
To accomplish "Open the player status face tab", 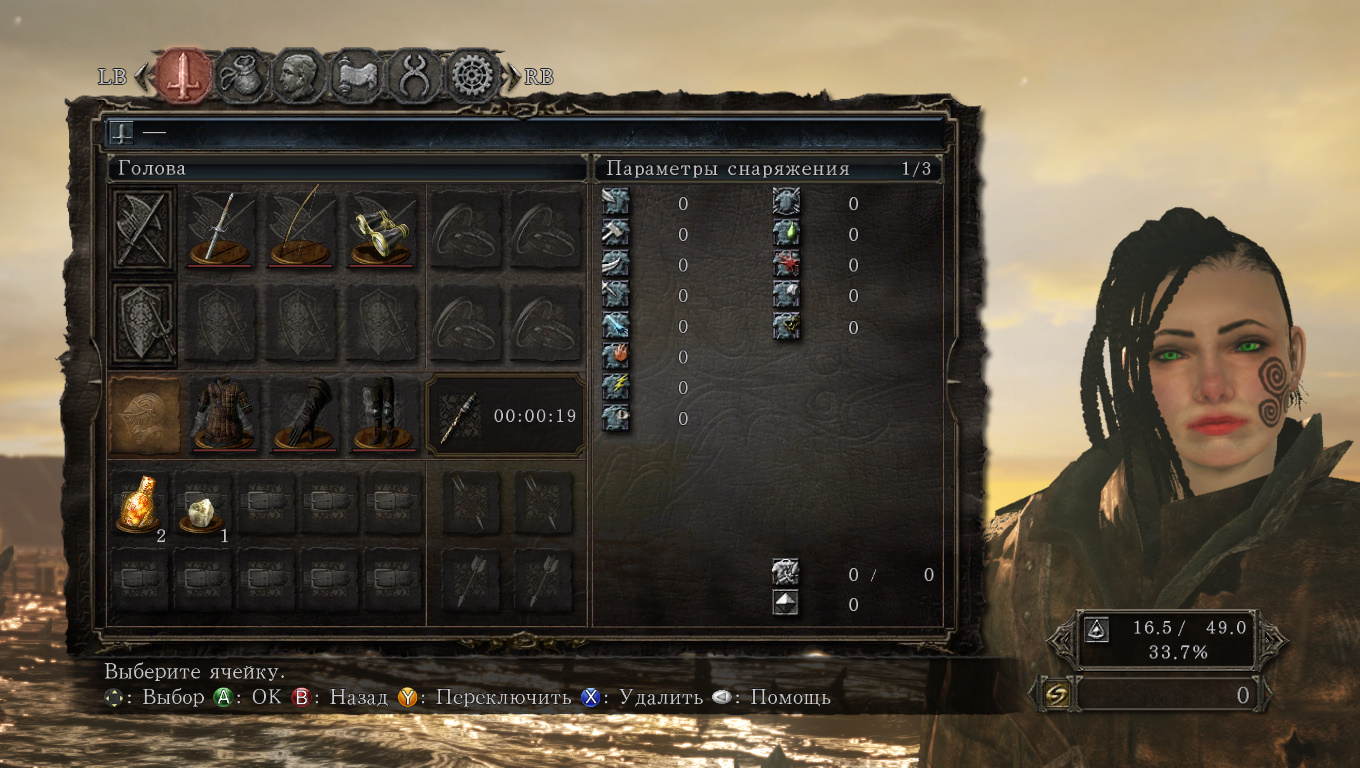I will [x=299, y=76].
